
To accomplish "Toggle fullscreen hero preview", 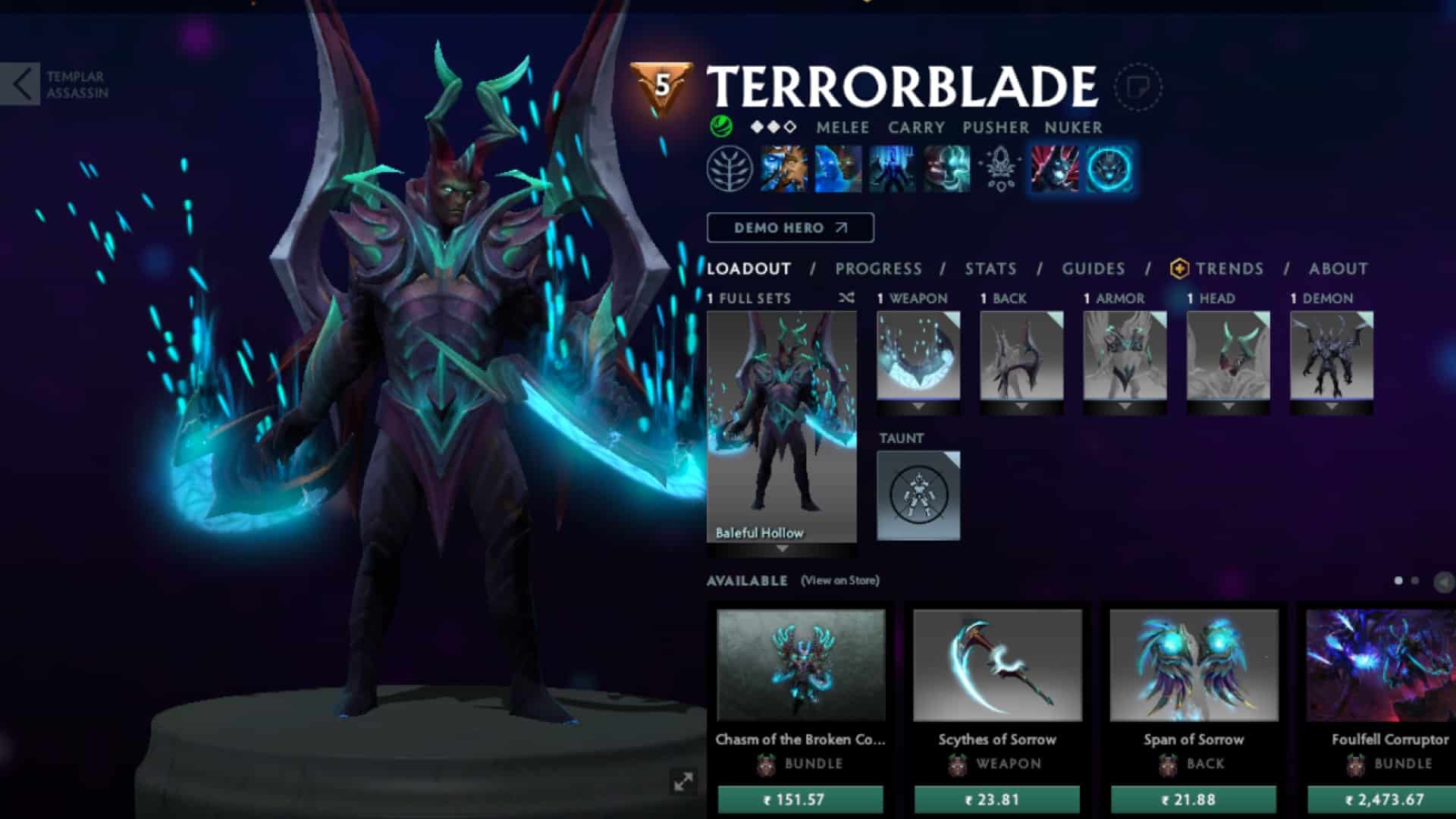I will (x=682, y=780).
